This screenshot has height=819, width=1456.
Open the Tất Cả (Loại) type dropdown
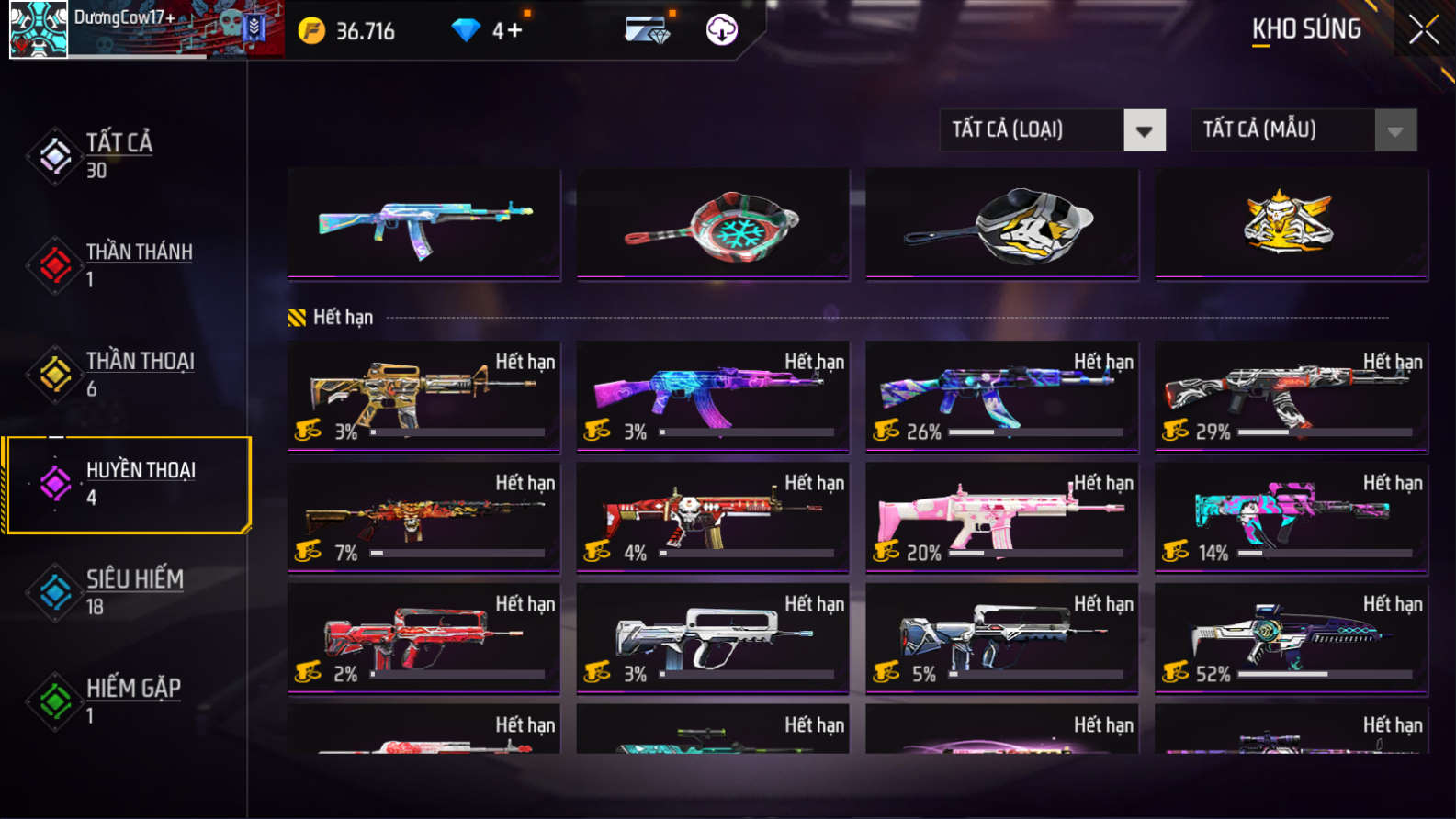click(1144, 130)
